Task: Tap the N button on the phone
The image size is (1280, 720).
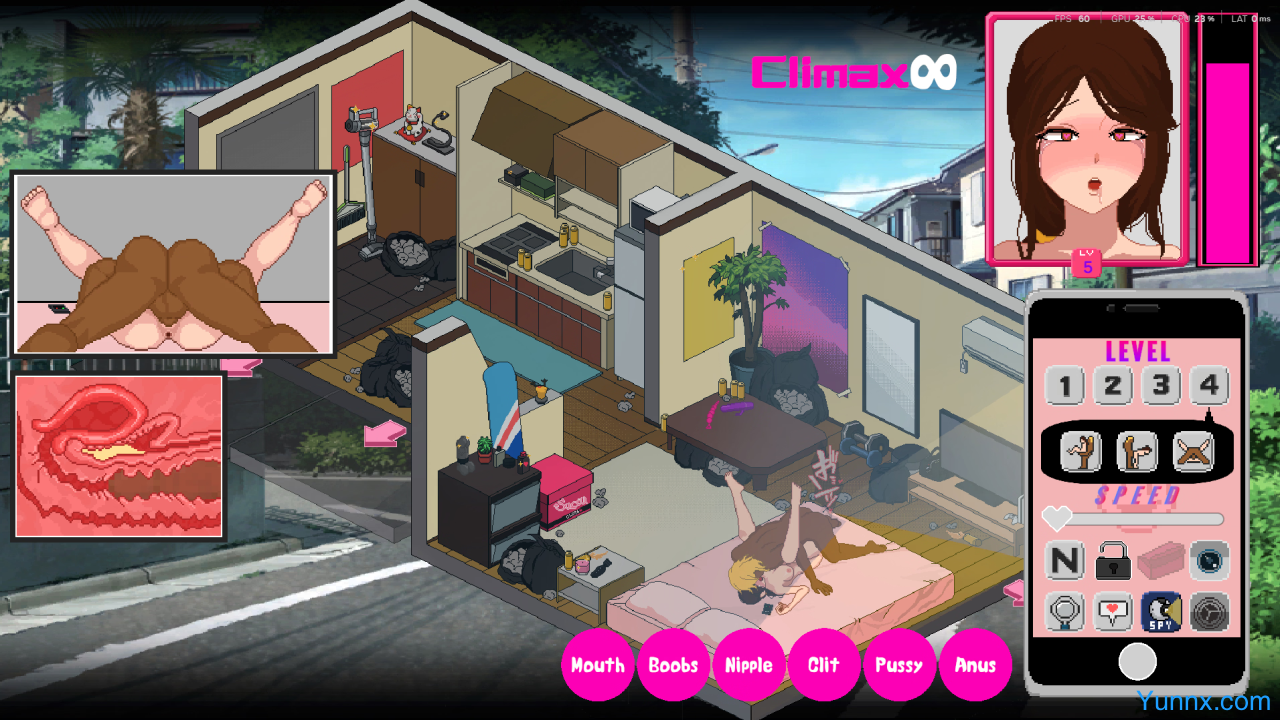Action: coord(1065,561)
